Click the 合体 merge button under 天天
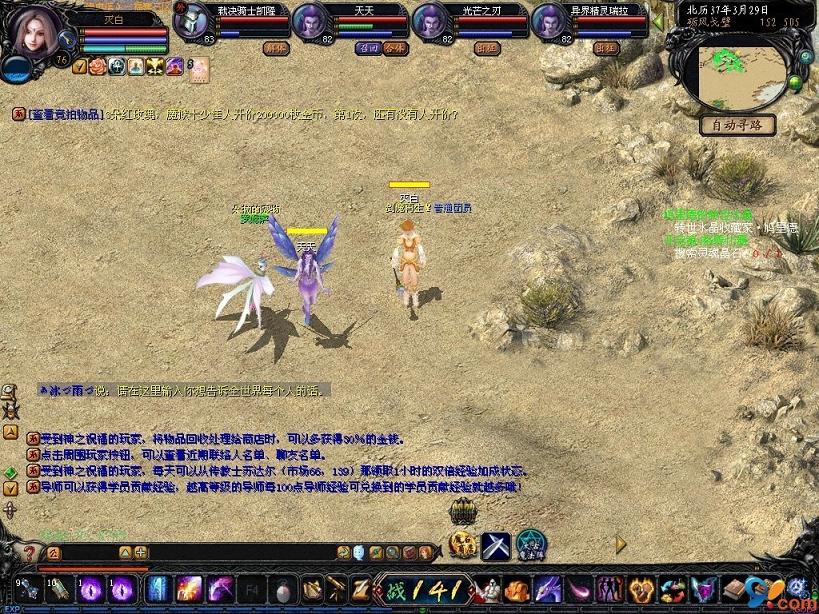 point(394,47)
